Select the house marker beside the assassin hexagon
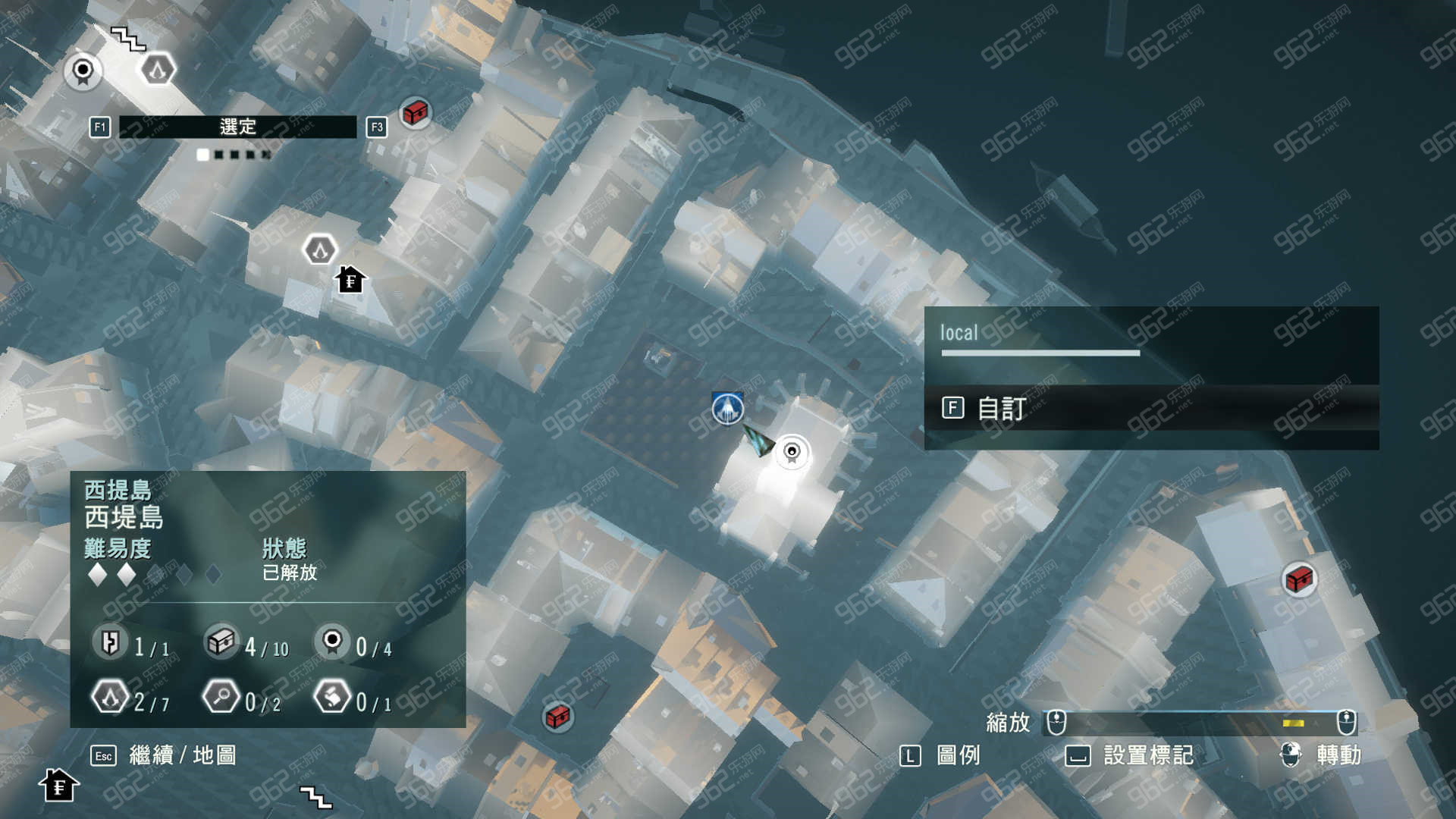 [350, 280]
